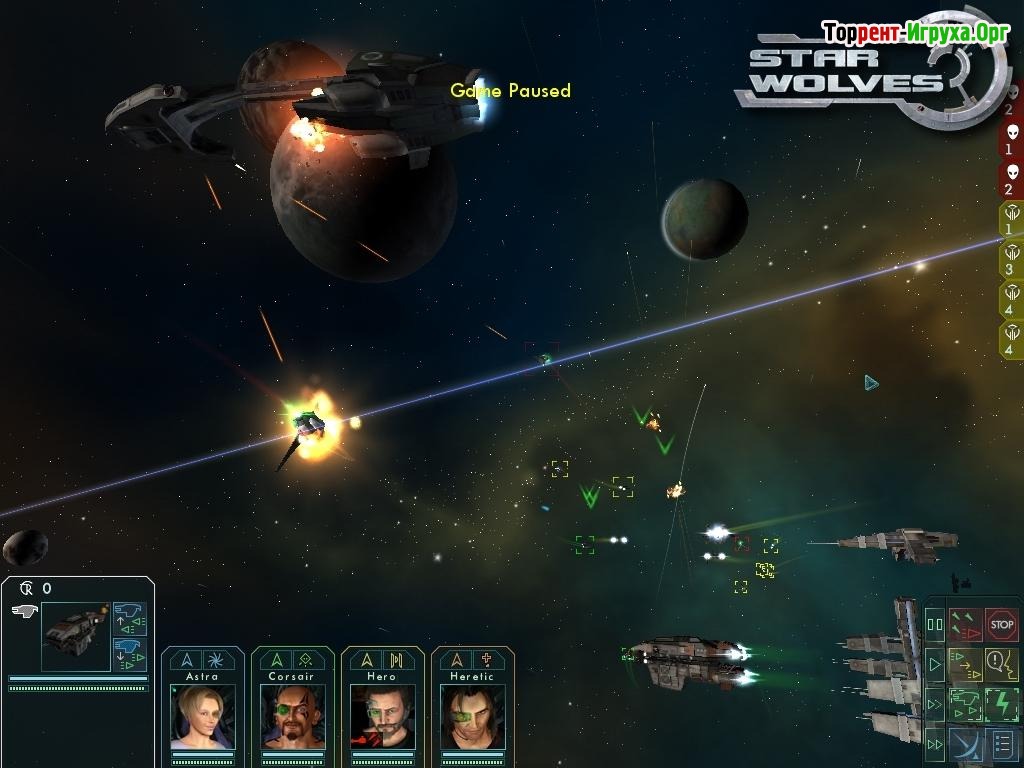Viewport: 1024px width, 768px height.
Task: Select the Hero pilot portrait
Action: coord(382,716)
